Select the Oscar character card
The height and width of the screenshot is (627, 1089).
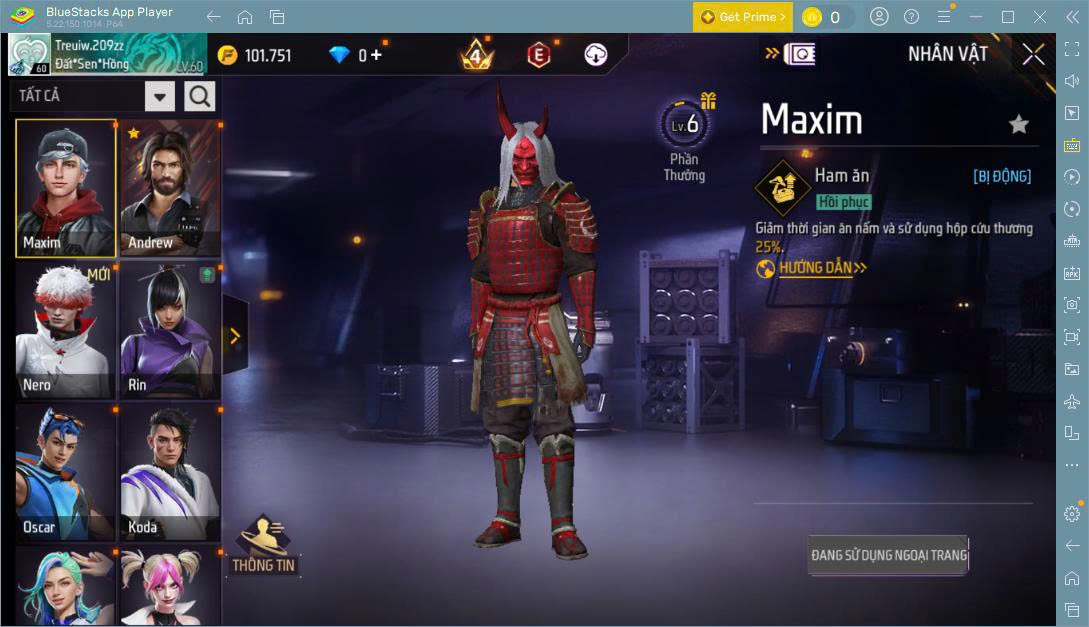[x=66, y=472]
